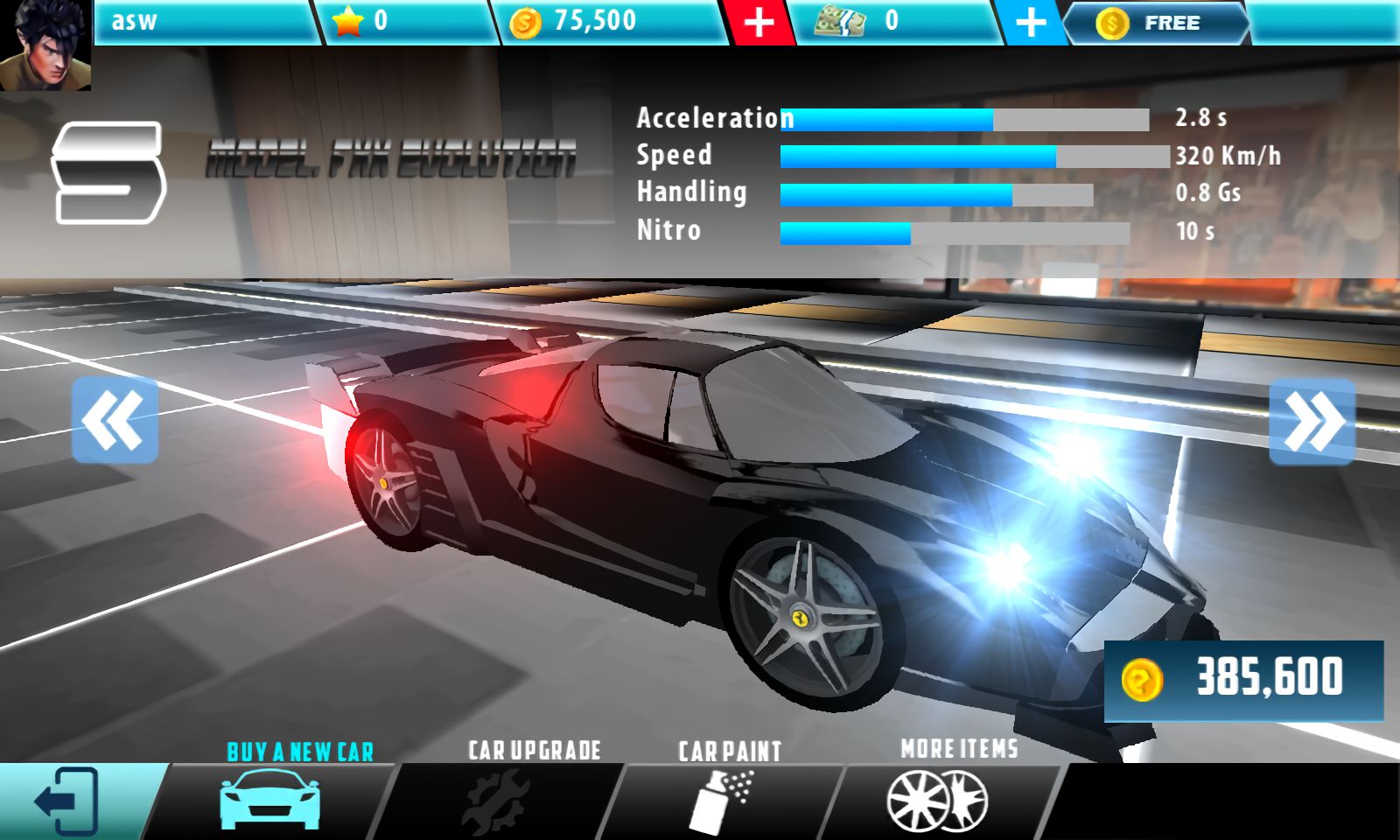Tap the star icon showing zero stars

(x=347, y=22)
